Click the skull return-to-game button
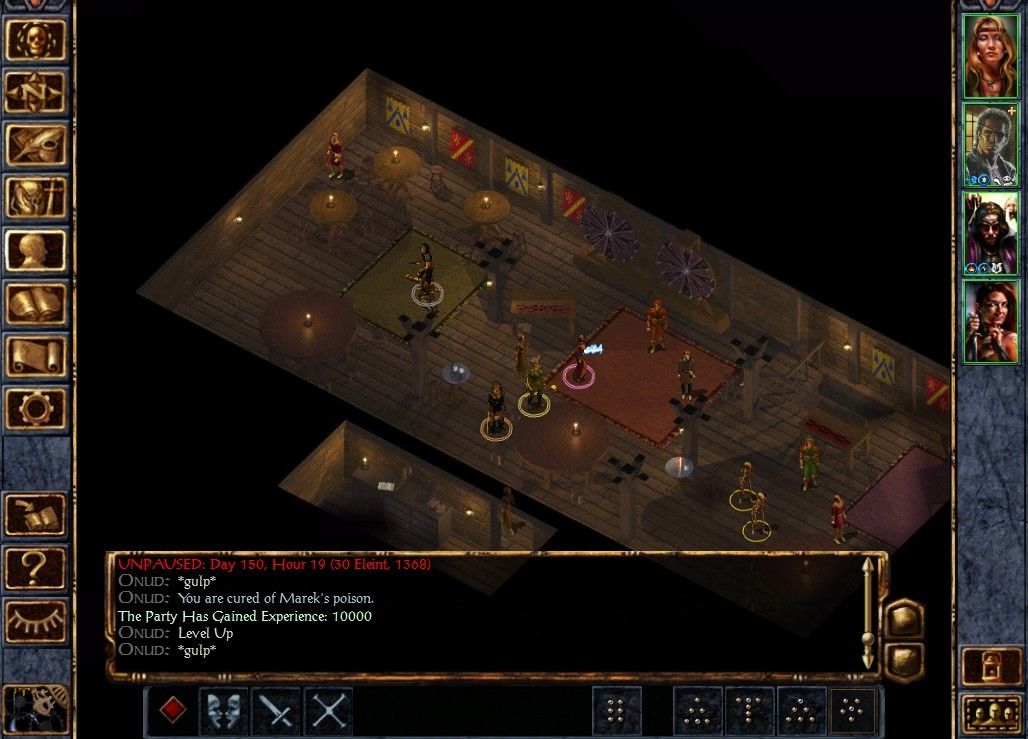This screenshot has height=739, width=1028. pos(36,40)
